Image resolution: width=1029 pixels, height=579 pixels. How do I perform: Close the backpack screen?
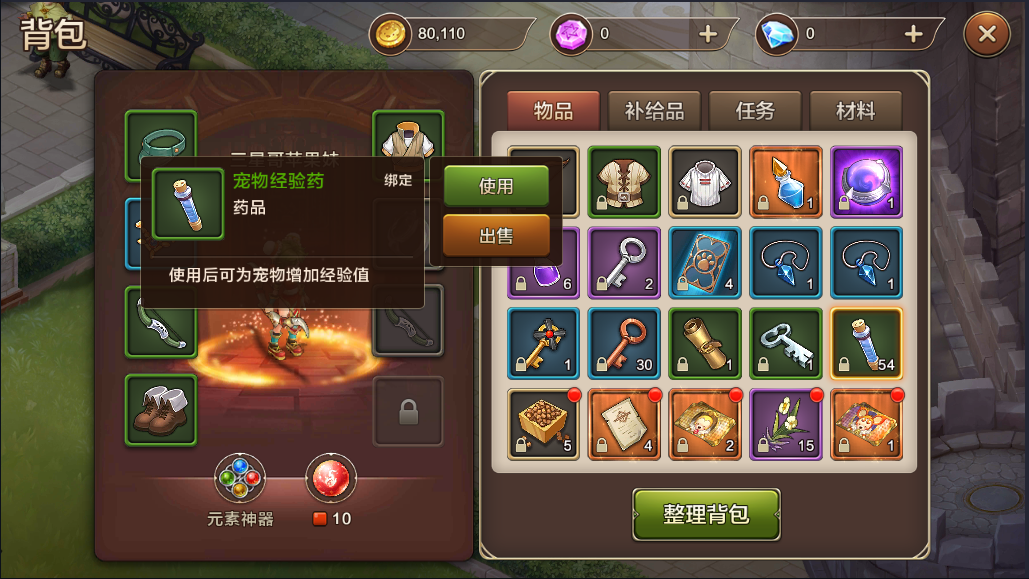pyautogui.click(x=986, y=34)
